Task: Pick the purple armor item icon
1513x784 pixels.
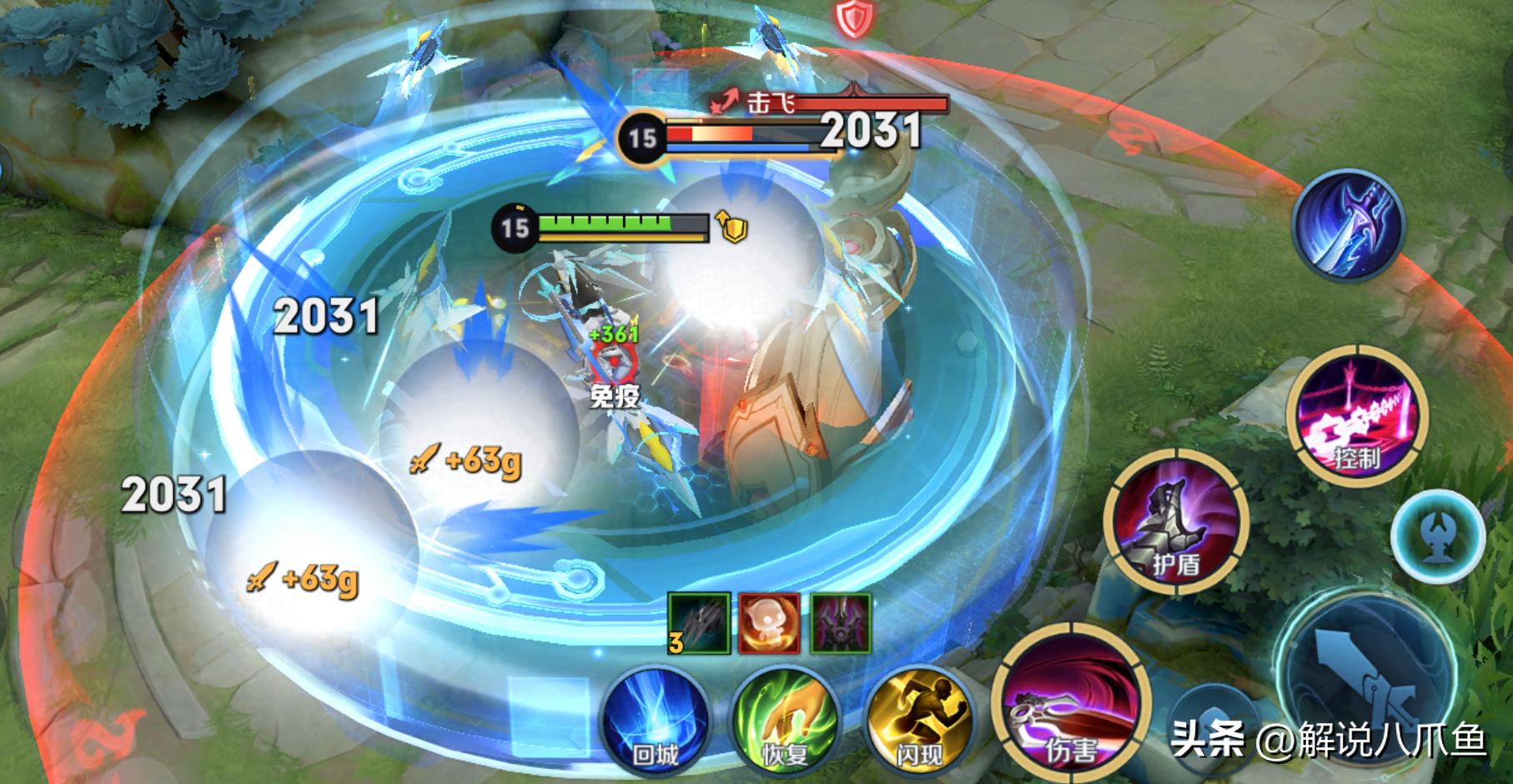Action: pyautogui.click(x=841, y=624)
